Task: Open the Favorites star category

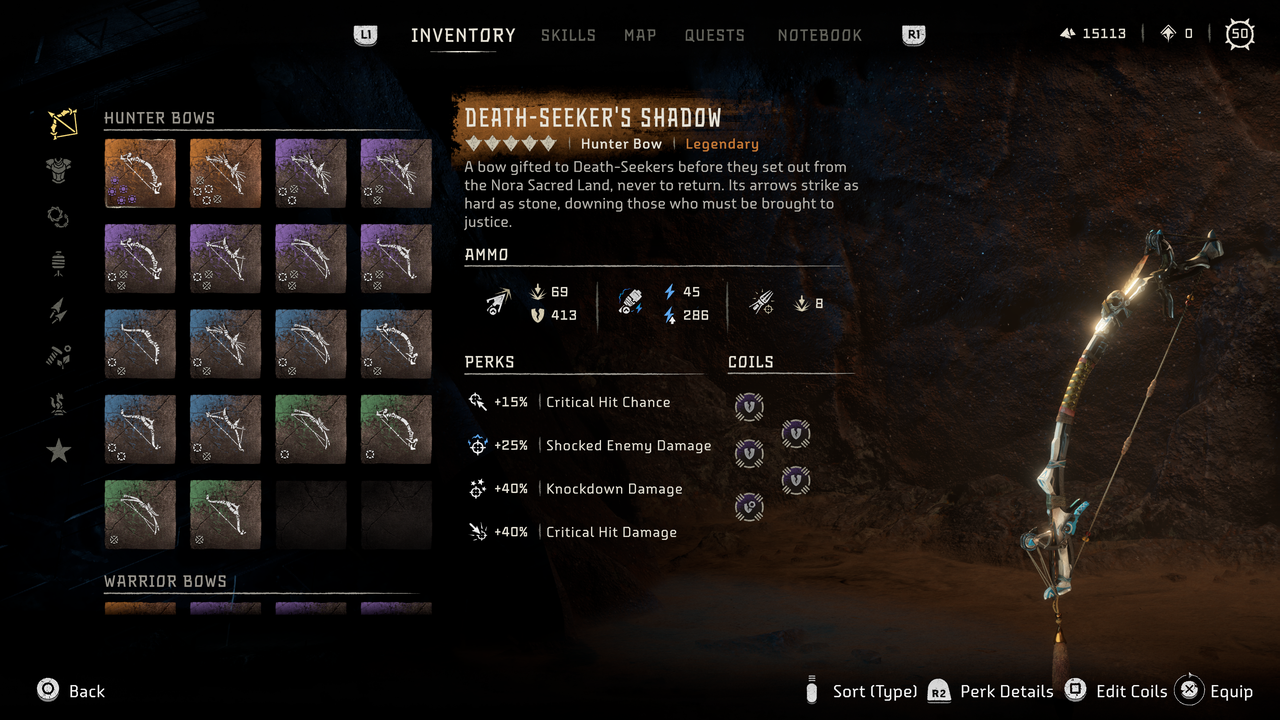Action: pyautogui.click(x=57, y=450)
